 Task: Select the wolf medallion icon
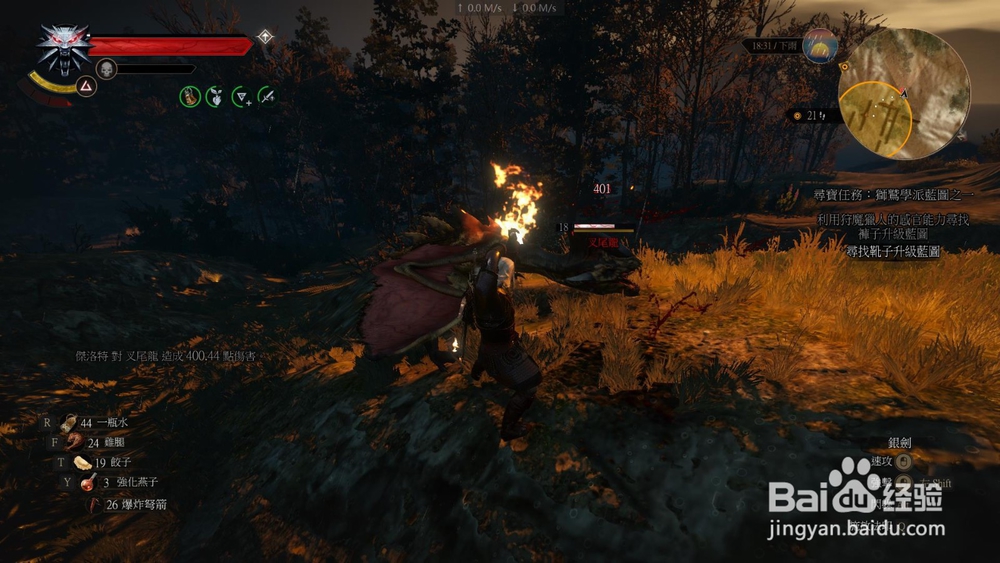coord(62,46)
